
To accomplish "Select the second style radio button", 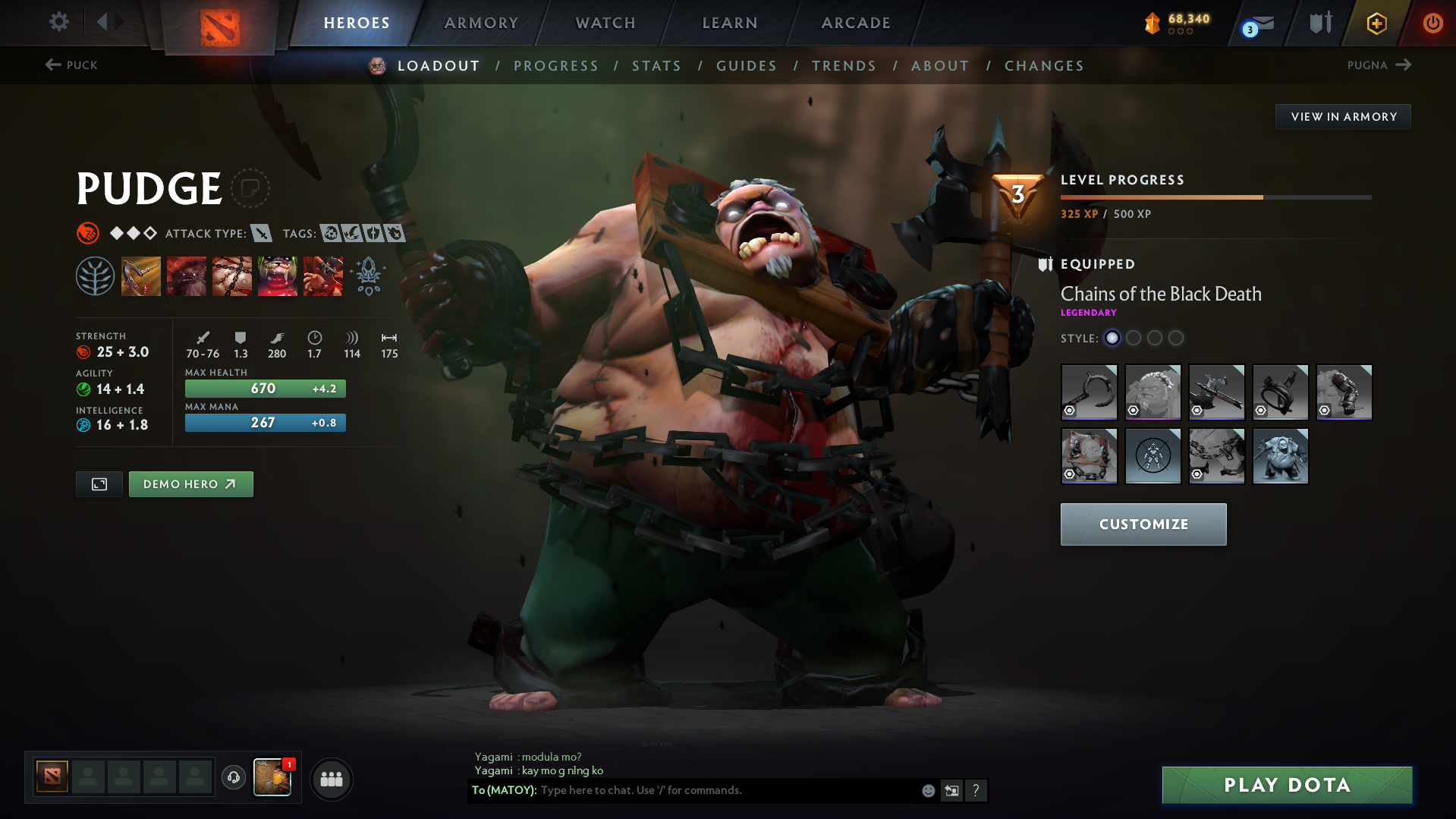I will (1134, 339).
